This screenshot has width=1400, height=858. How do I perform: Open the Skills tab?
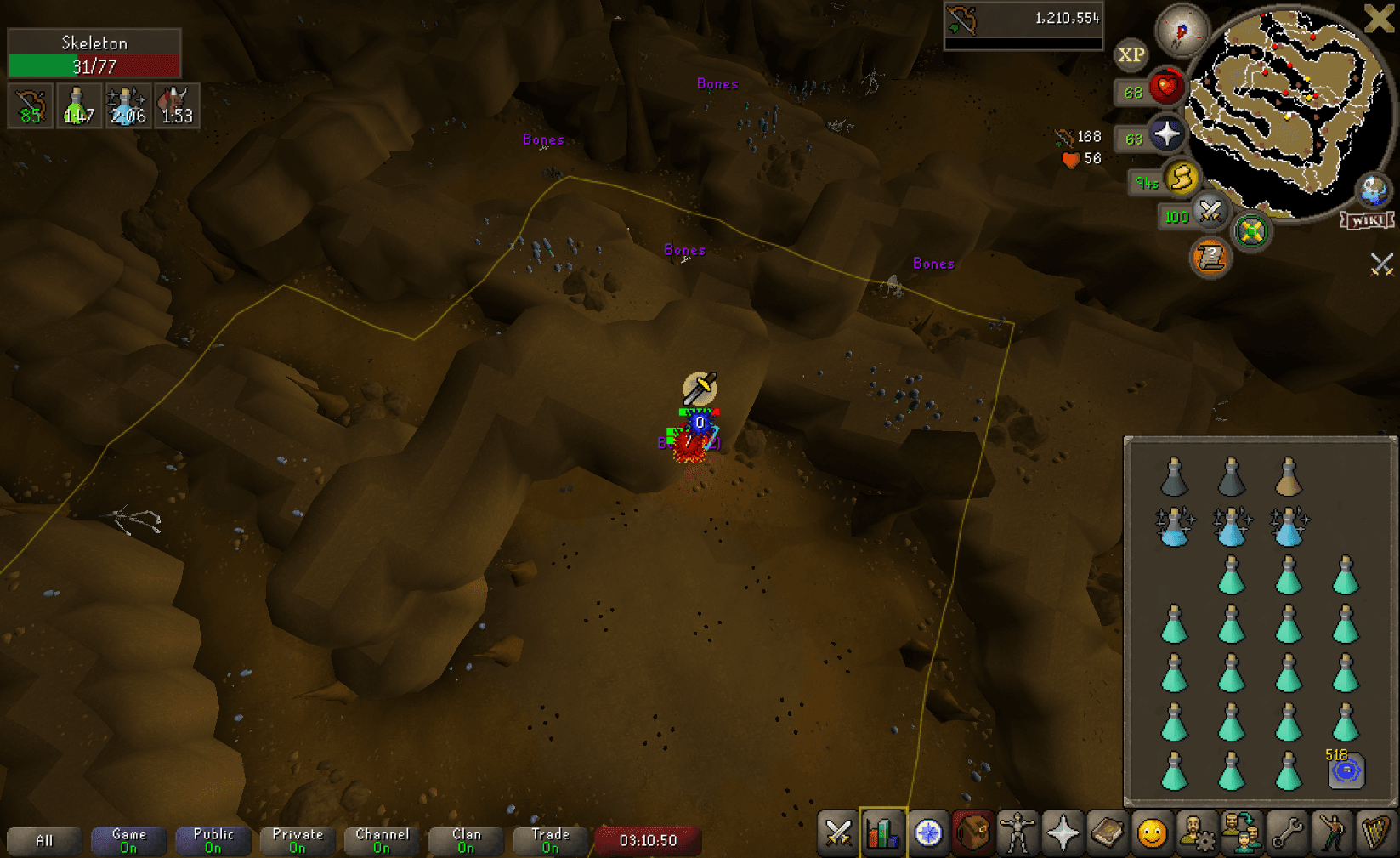click(883, 835)
